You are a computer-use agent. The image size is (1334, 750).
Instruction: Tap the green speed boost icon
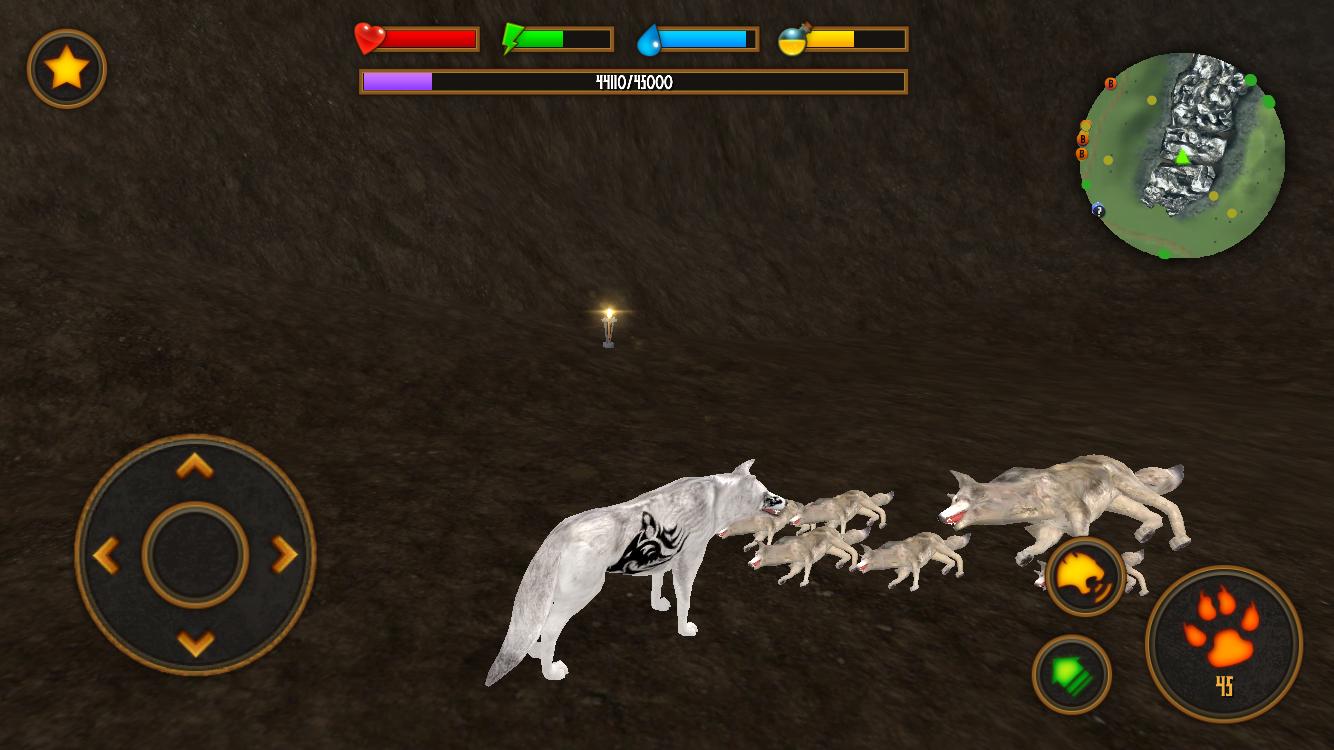pos(1072,675)
